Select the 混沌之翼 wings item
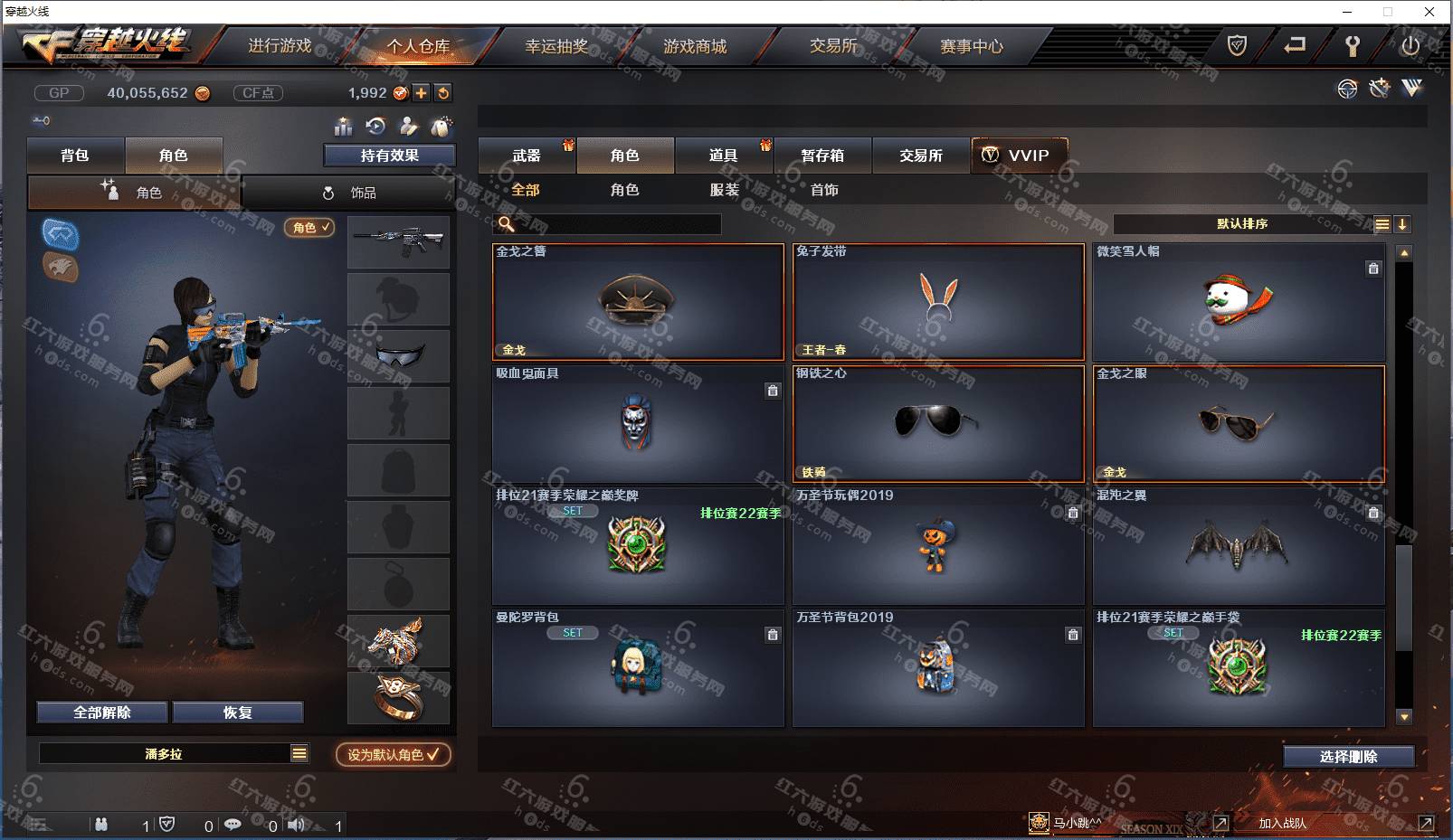The height and width of the screenshot is (840, 1453). (x=1238, y=545)
